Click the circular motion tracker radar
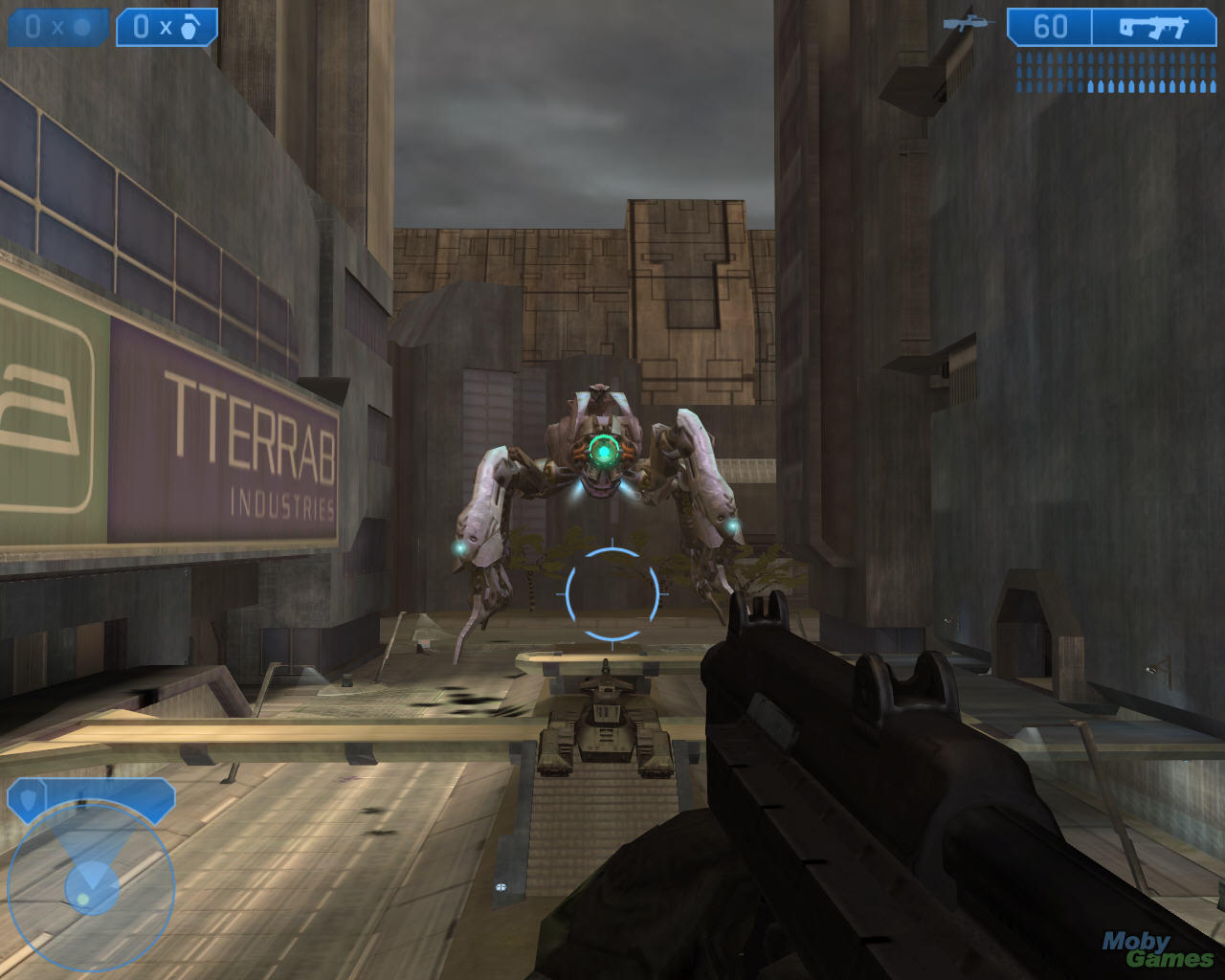The image size is (1225, 980). [x=91, y=884]
